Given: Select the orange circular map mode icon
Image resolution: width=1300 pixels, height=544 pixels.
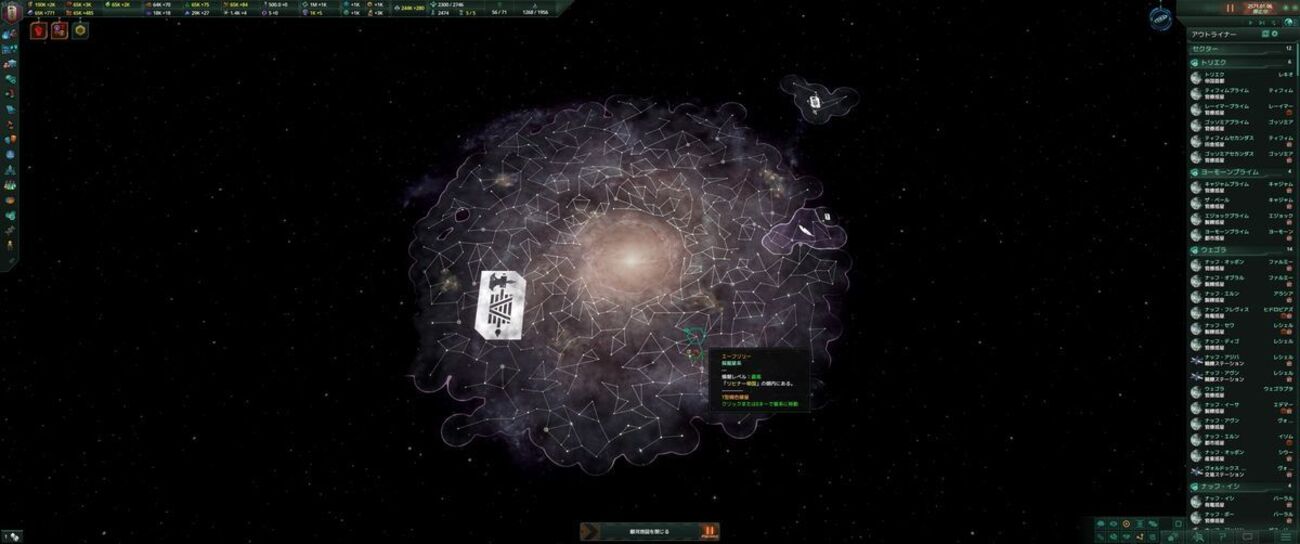Looking at the screenshot, I should 1126,524.
